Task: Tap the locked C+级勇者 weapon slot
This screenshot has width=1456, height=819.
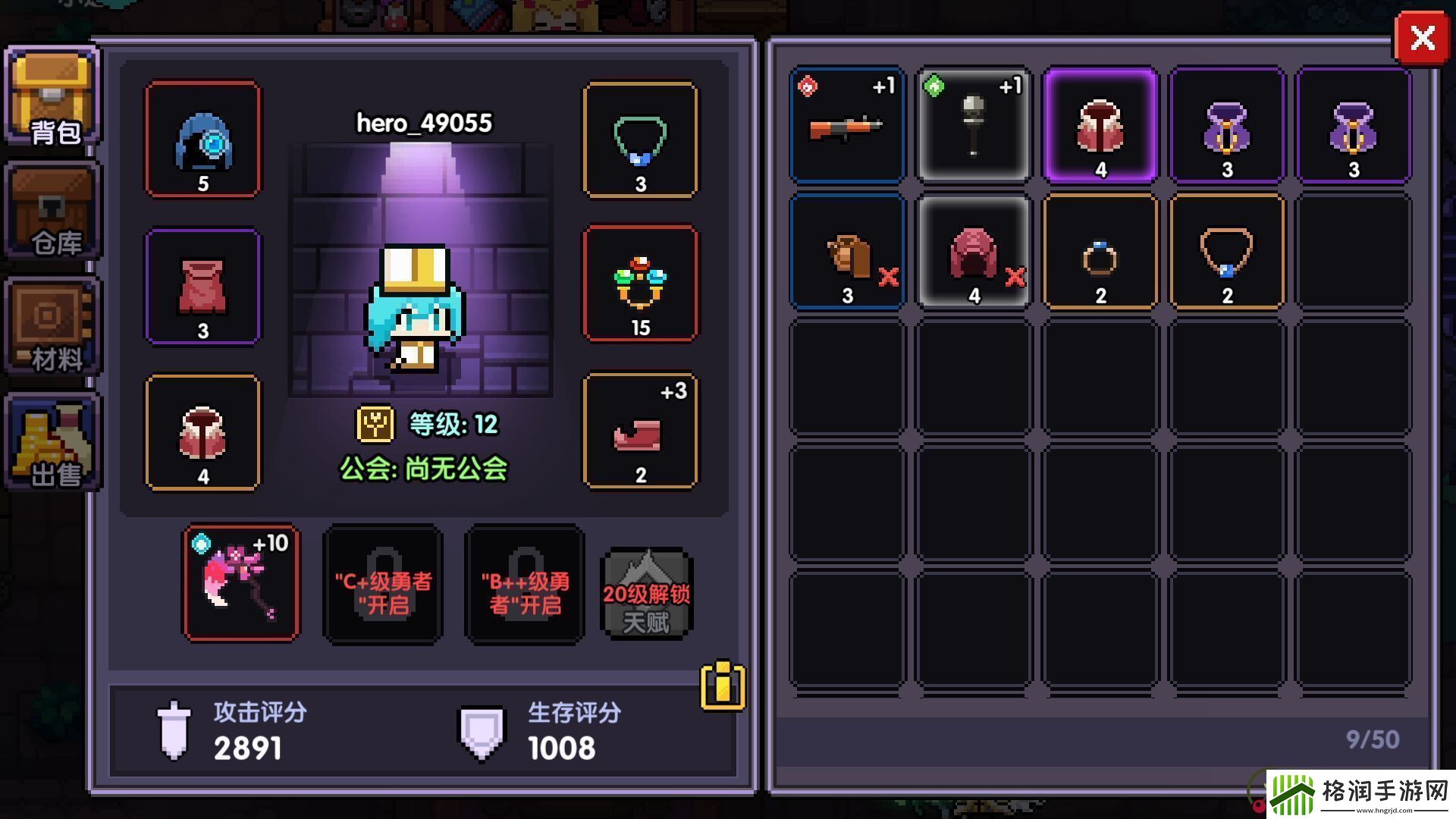Action: point(383,584)
